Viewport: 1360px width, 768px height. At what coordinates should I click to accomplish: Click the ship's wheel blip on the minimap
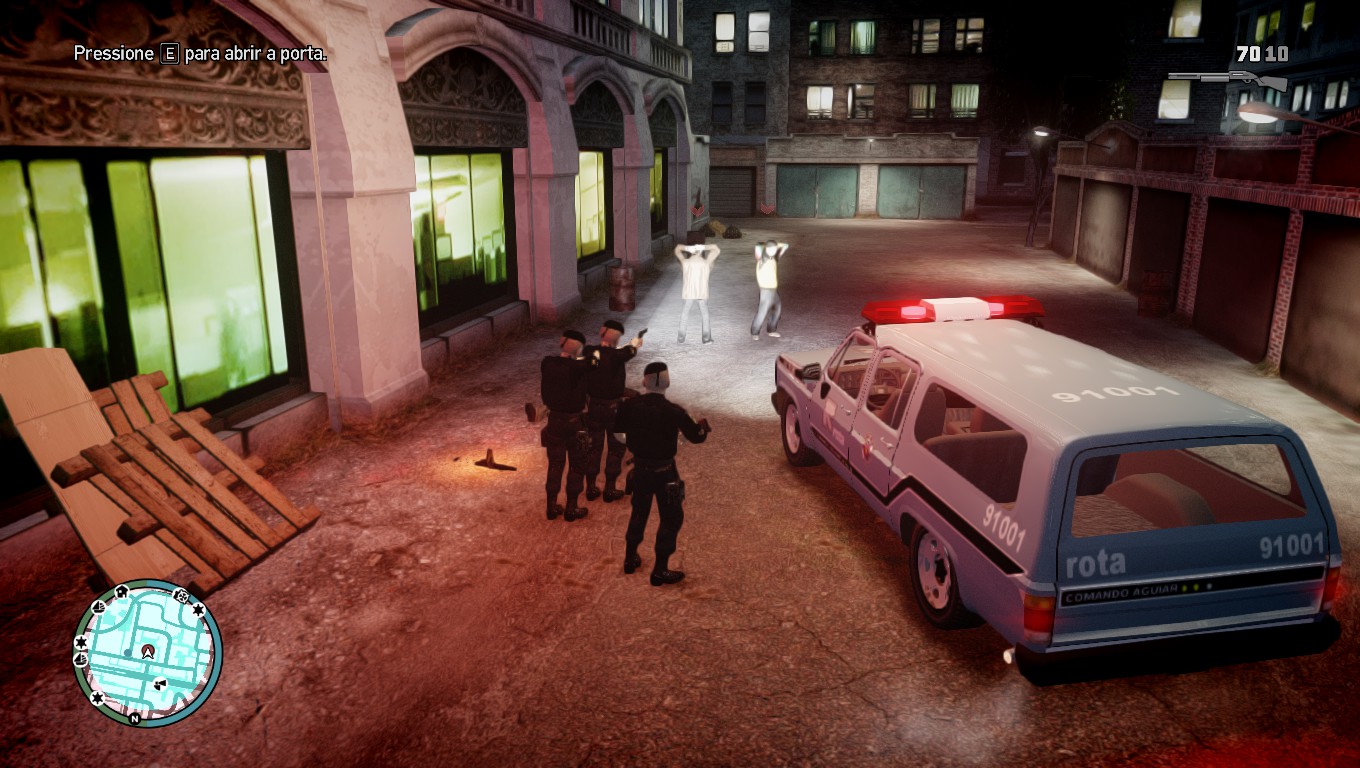[181, 597]
